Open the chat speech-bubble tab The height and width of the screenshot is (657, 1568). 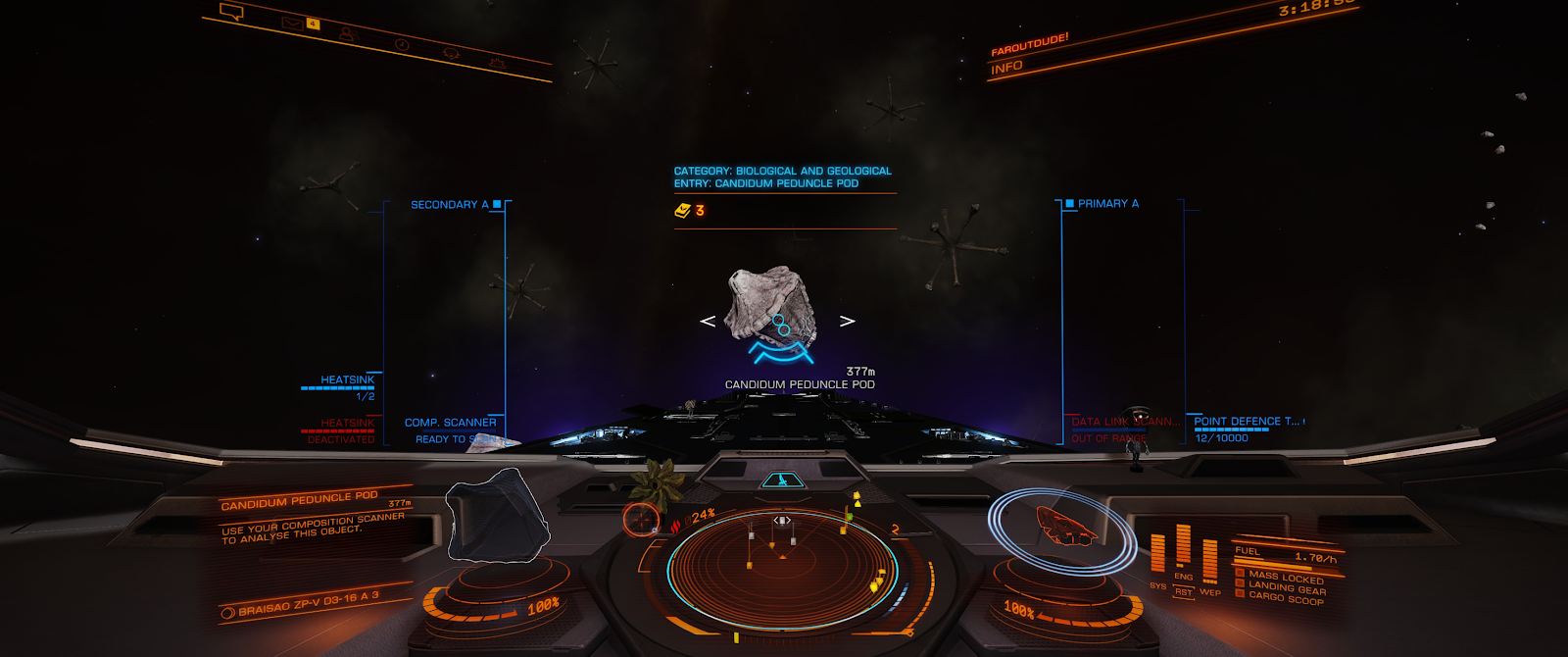[x=232, y=13]
